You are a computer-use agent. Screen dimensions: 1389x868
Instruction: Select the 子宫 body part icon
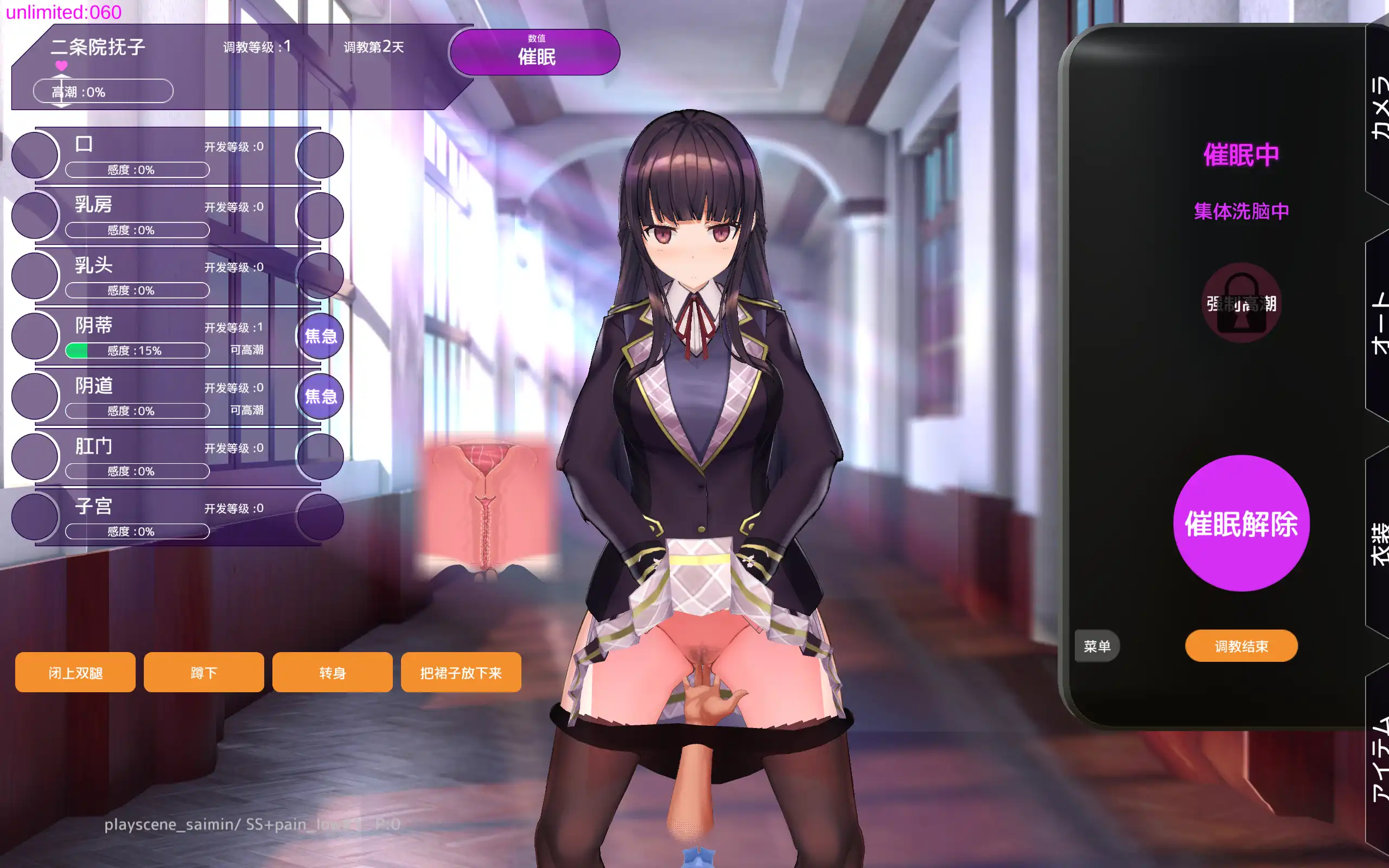pos(34,516)
